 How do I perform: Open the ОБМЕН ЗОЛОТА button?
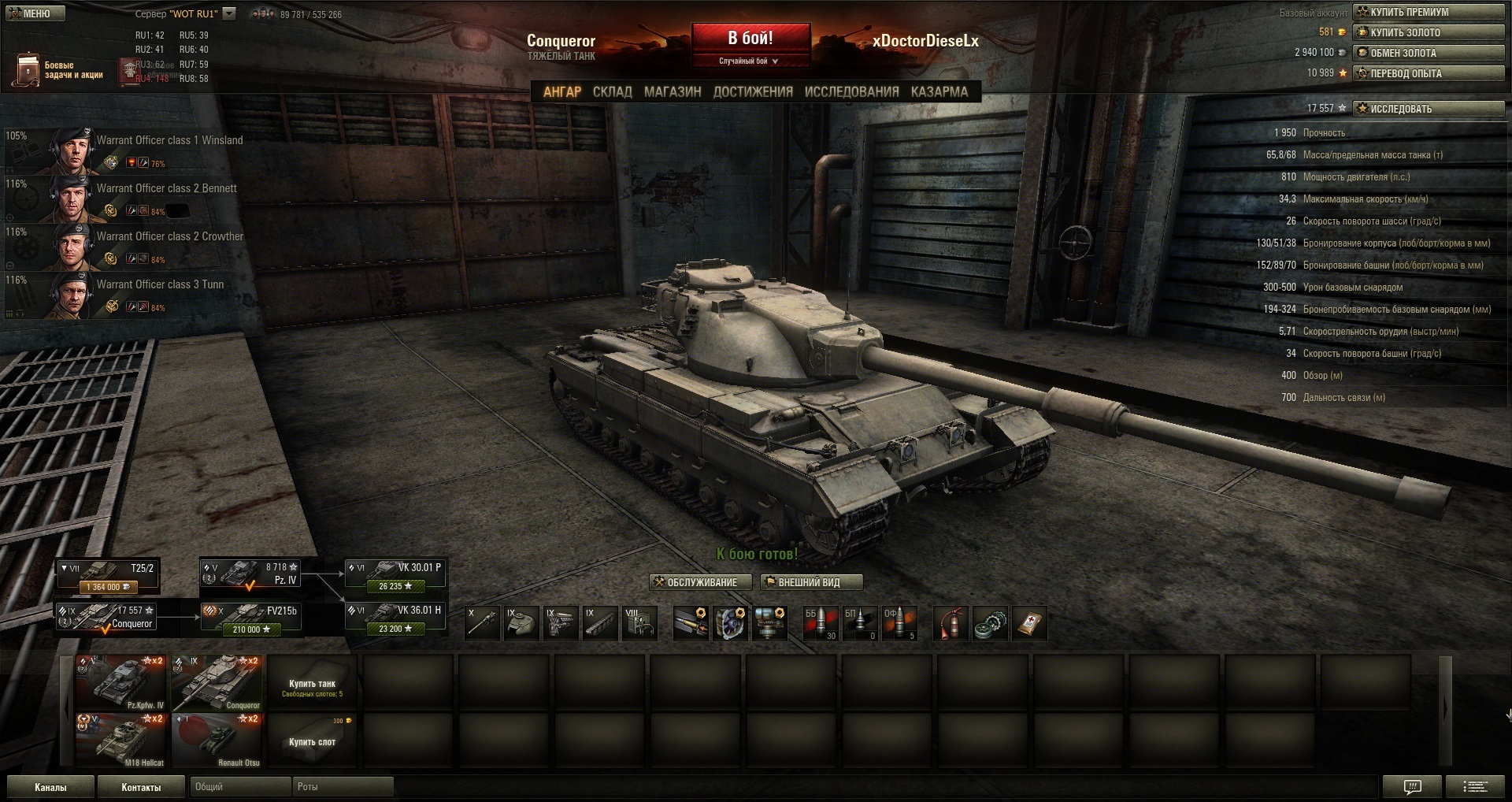1428,53
